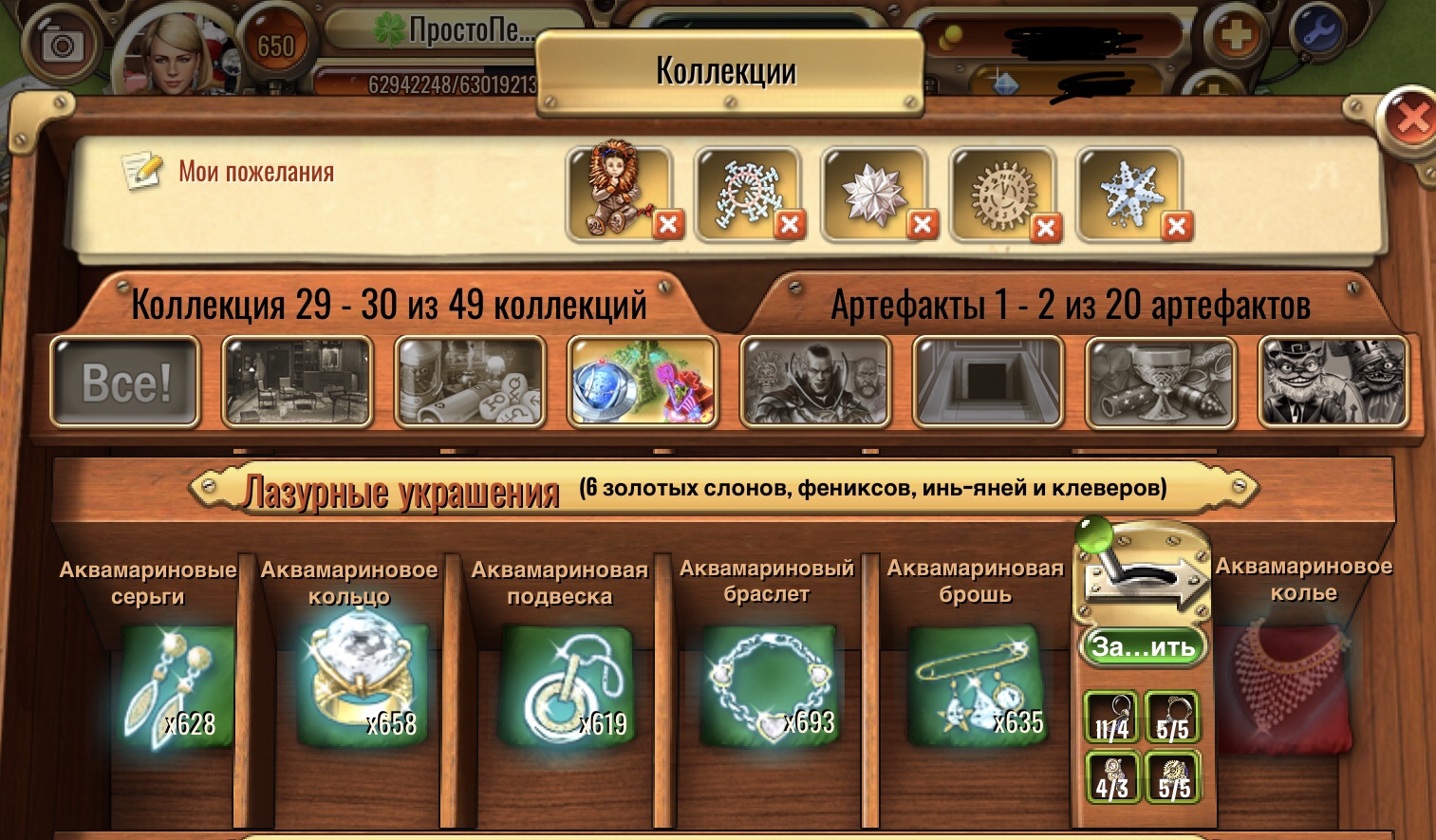Switch to the Все! tab
The width and height of the screenshot is (1436, 840).
pos(123,381)
